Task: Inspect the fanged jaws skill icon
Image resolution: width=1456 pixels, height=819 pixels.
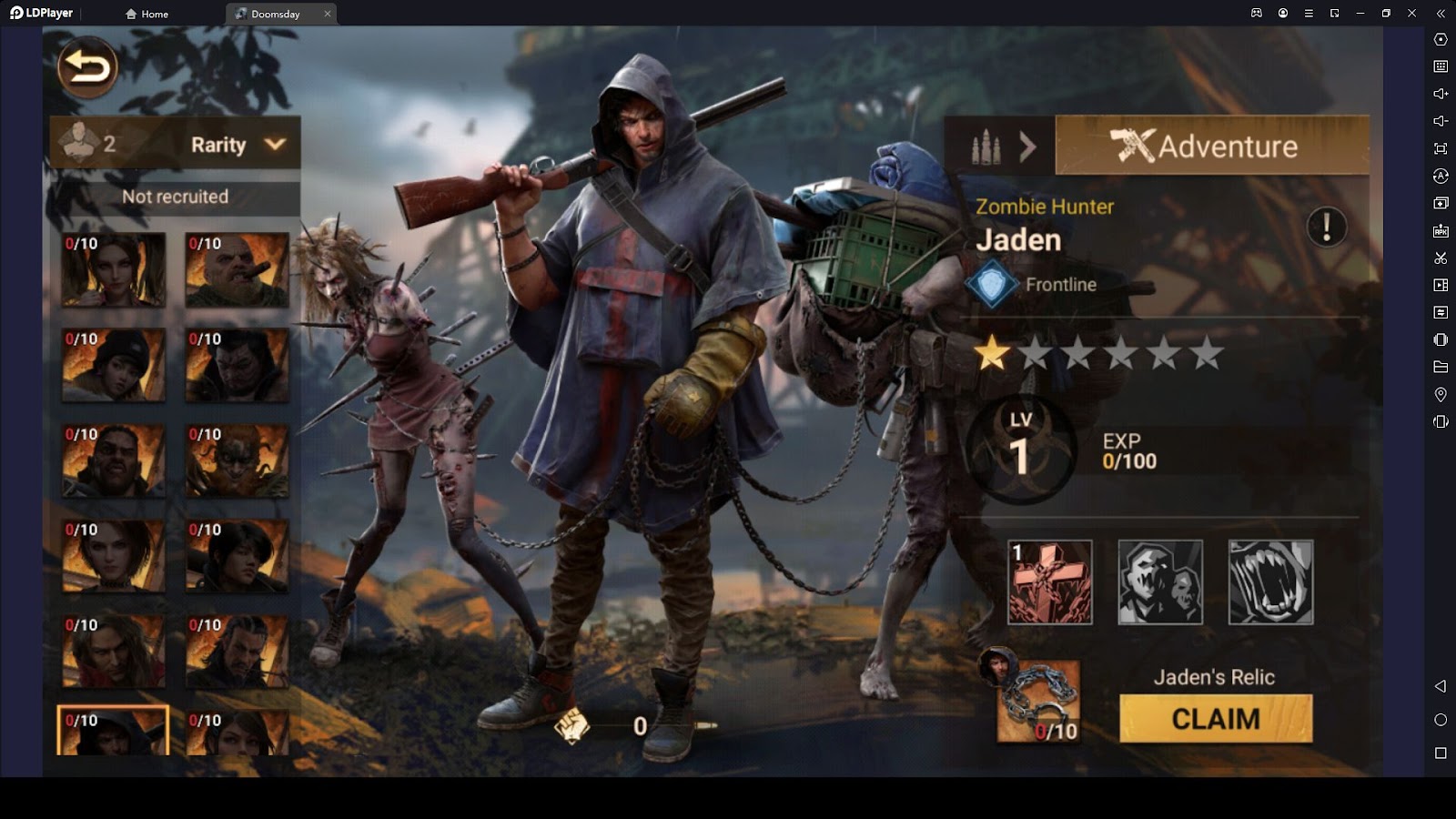Action: point(1270,582)
